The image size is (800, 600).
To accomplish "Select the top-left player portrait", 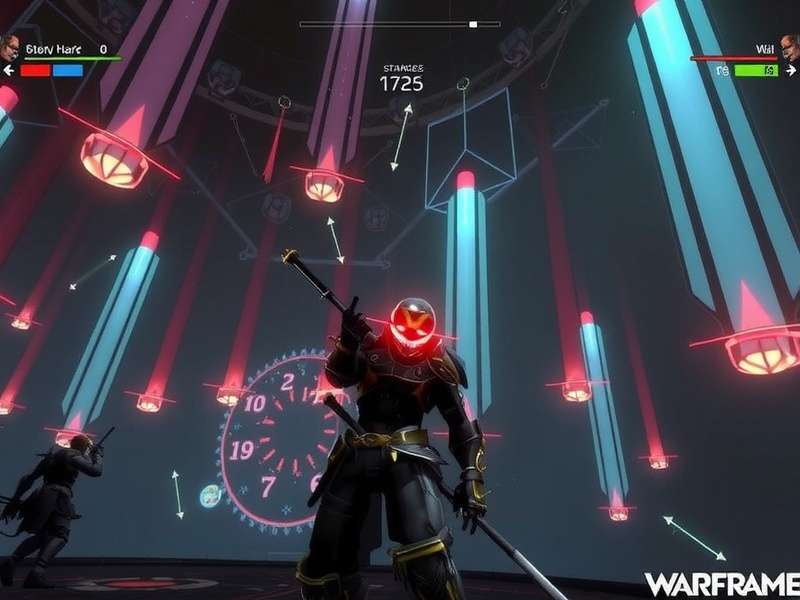I will point(10,47).
